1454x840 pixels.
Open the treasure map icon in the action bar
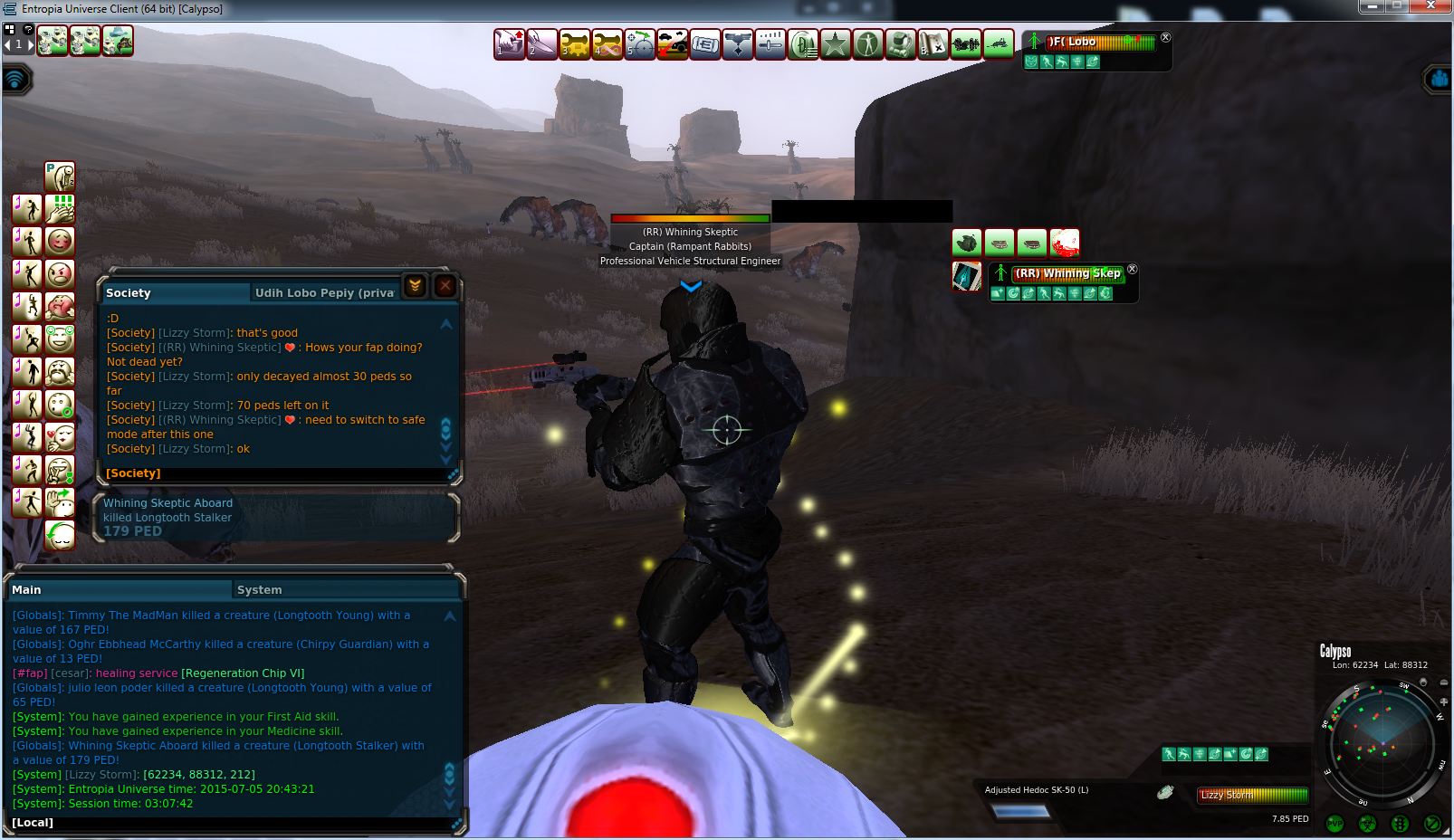click(x=933, y=43)
